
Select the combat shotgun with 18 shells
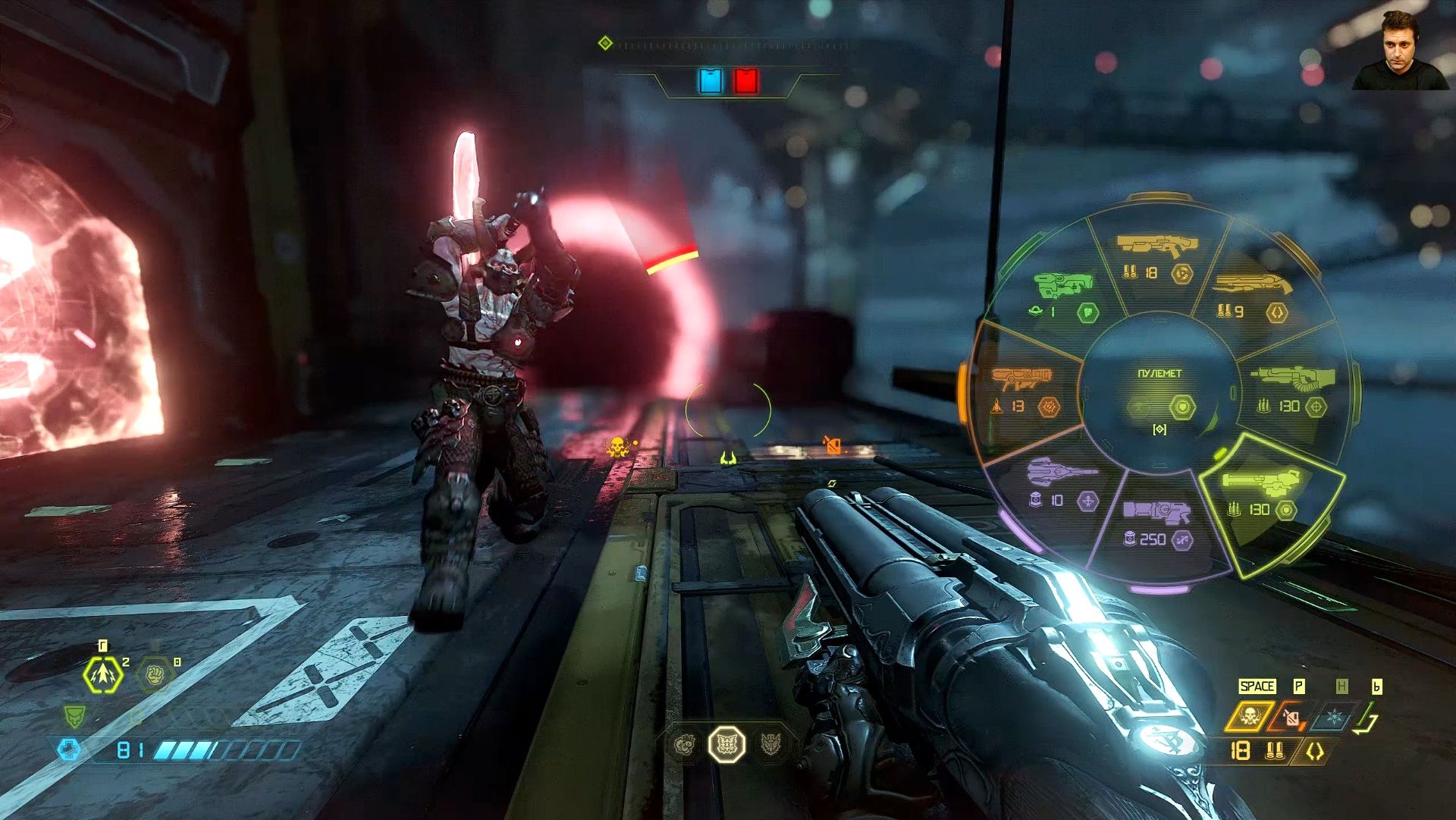[x=1156, y=258]
